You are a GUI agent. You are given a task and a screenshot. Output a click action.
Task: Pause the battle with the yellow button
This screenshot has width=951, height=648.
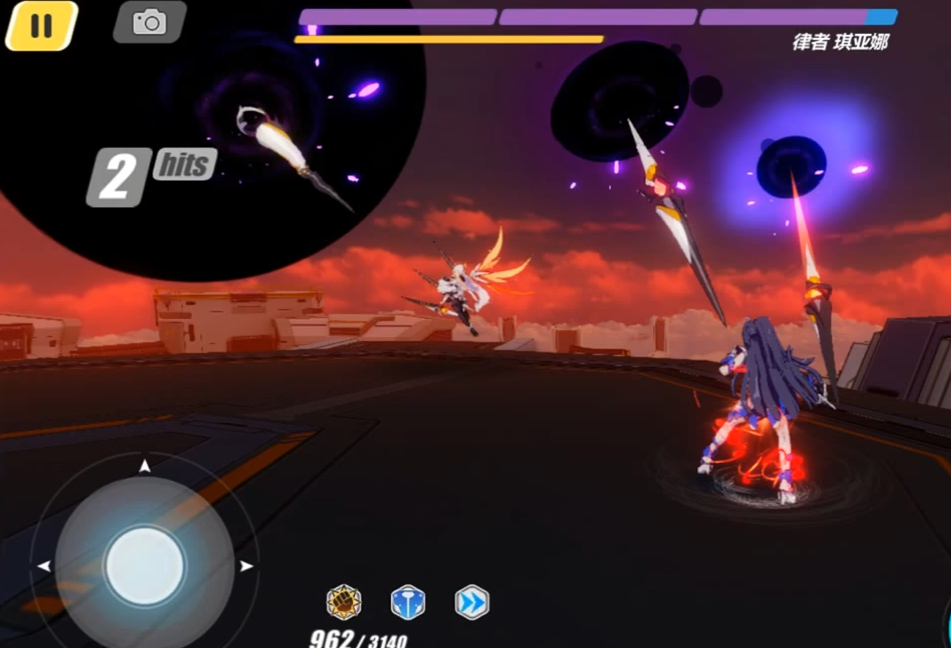(x=41, y=25)
